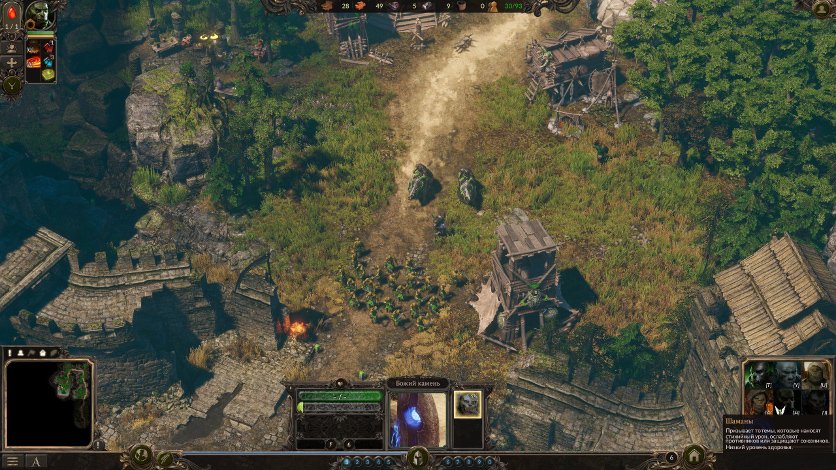Click the plus button under the hero icon
The height and width of the screenshot is (470, 836).
[12, 62]
